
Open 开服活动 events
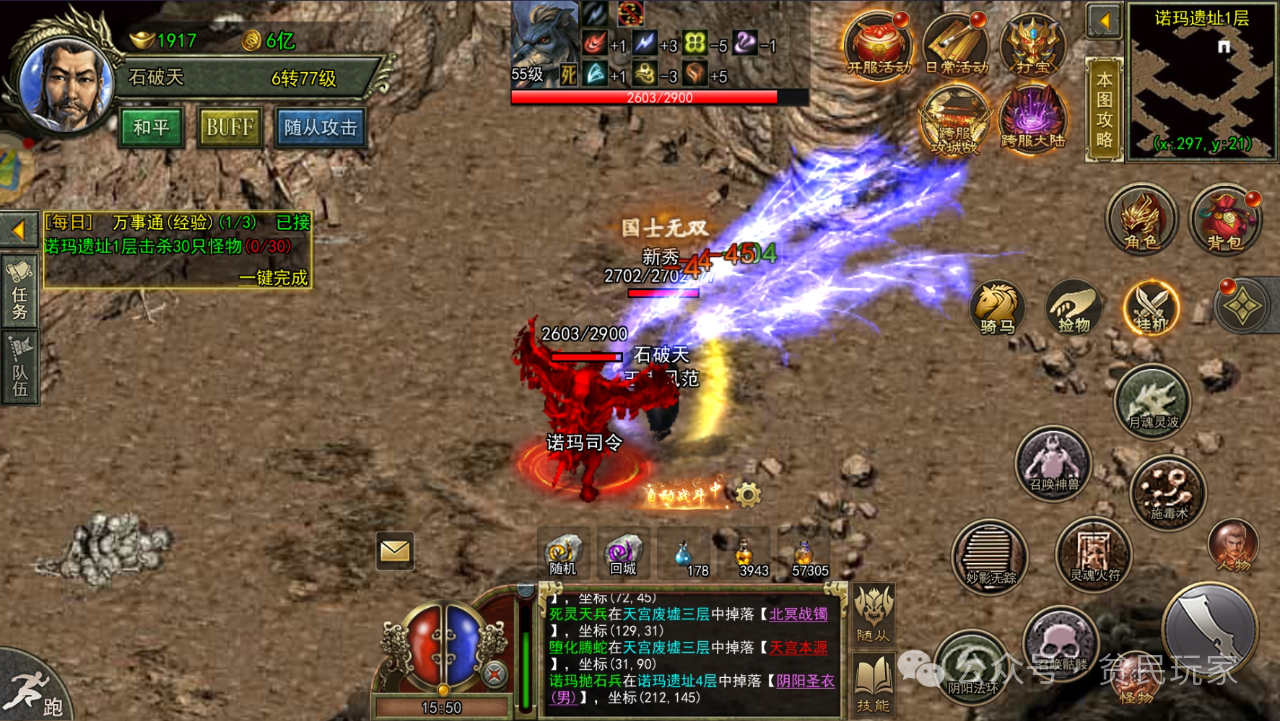(x=878, y=45)
